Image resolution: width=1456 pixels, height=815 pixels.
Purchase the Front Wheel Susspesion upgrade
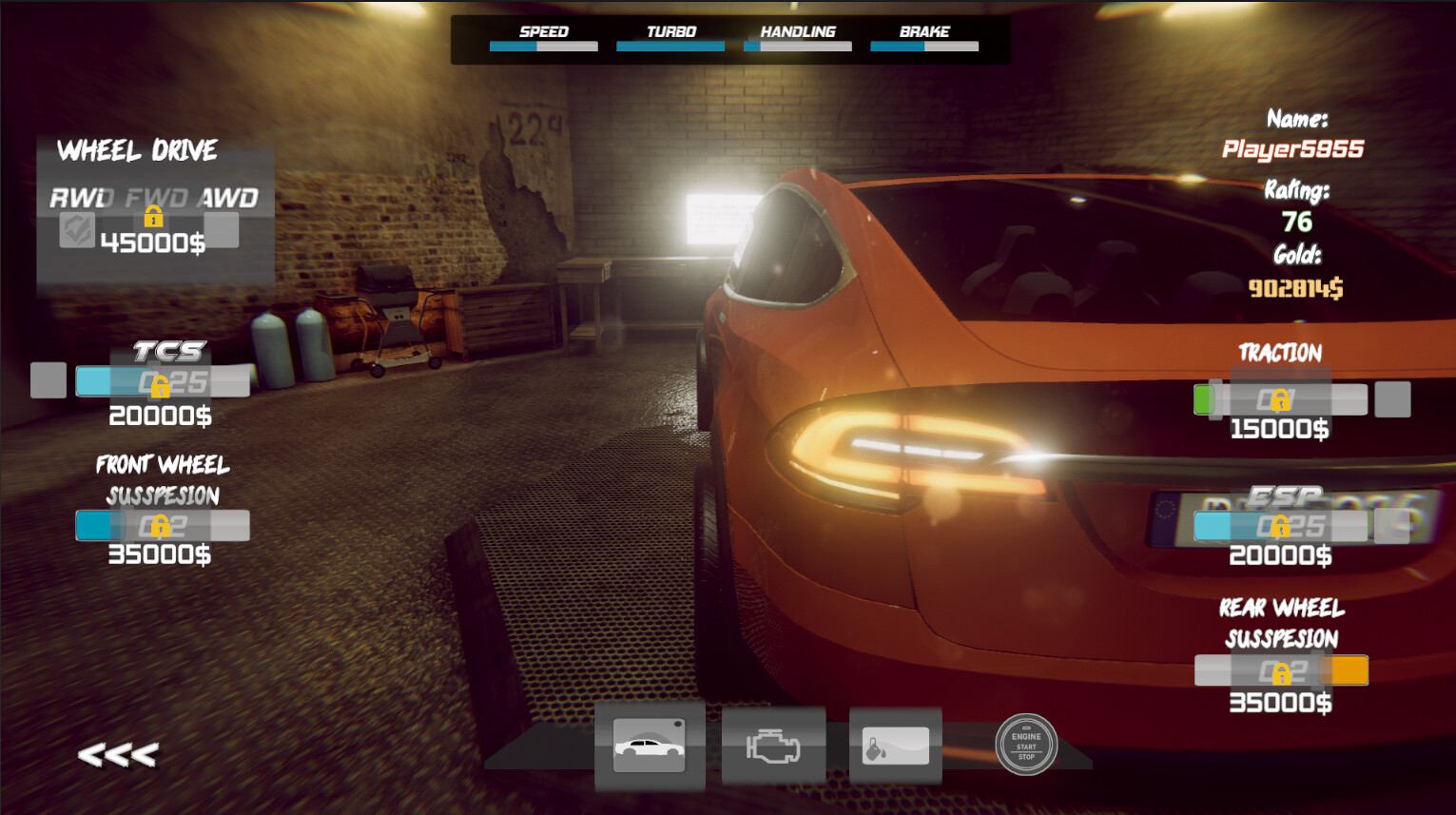point(160,524)
